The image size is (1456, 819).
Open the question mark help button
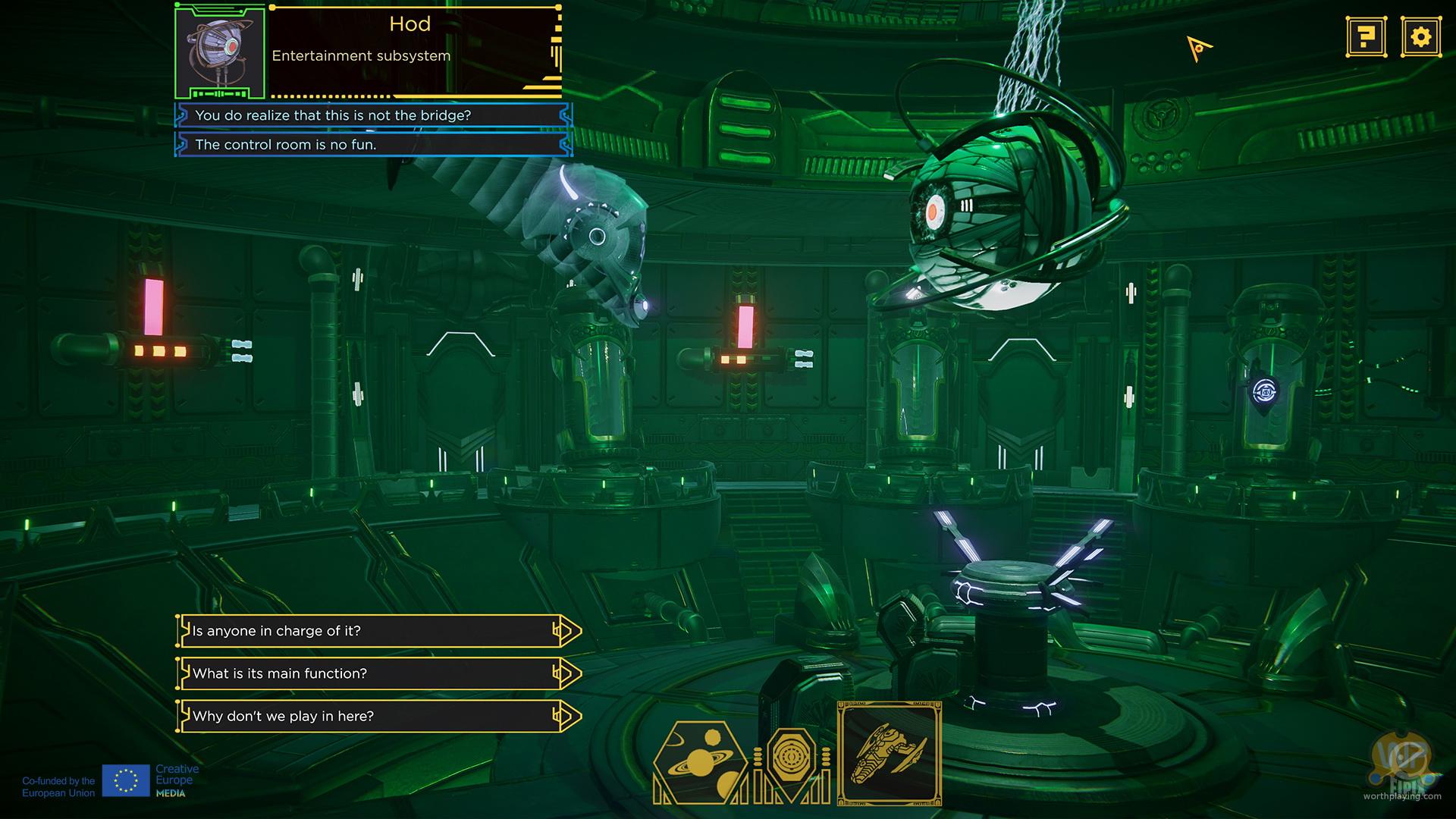[1367, 36]
